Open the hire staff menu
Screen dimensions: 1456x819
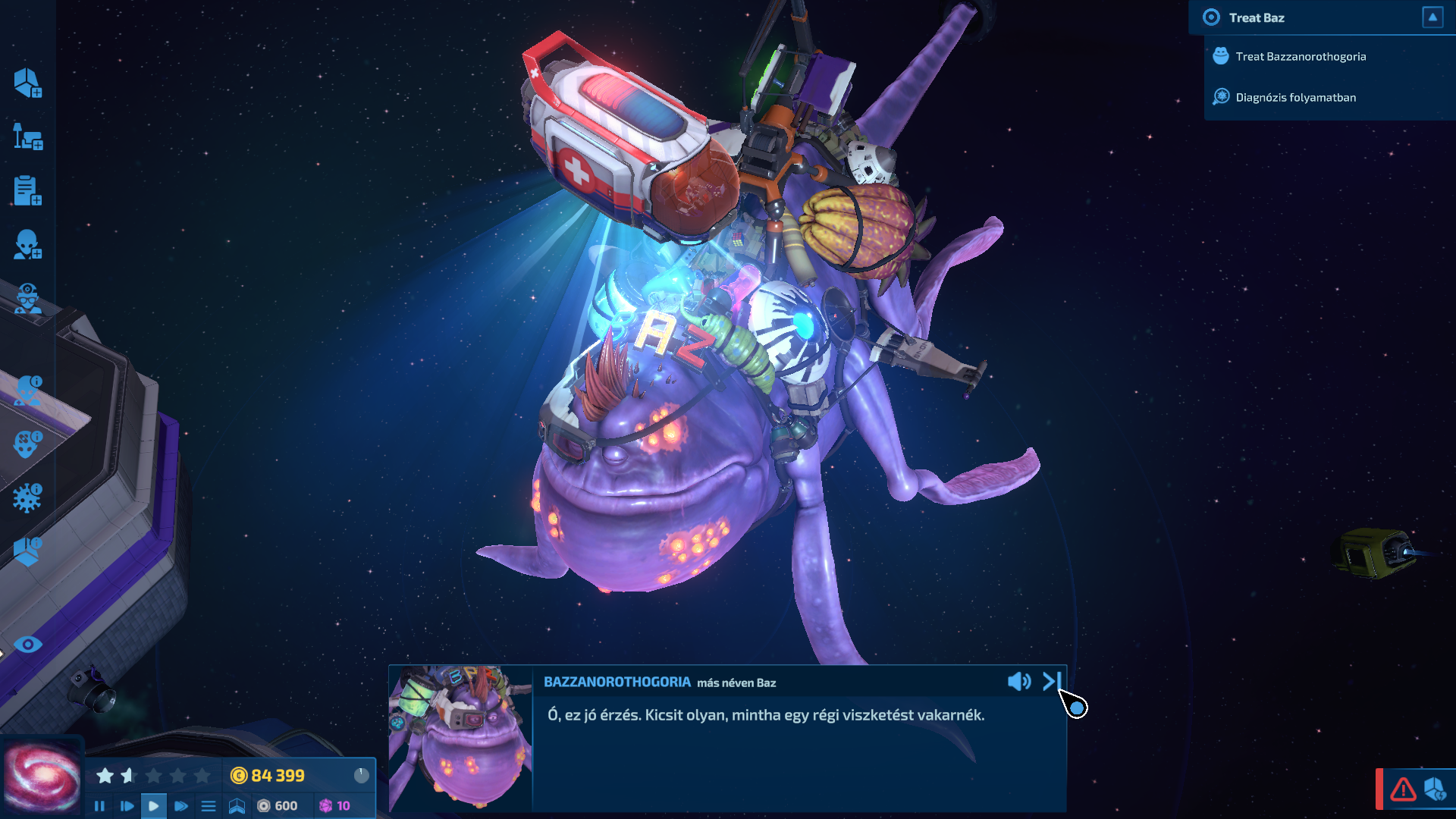pos(27,245)
